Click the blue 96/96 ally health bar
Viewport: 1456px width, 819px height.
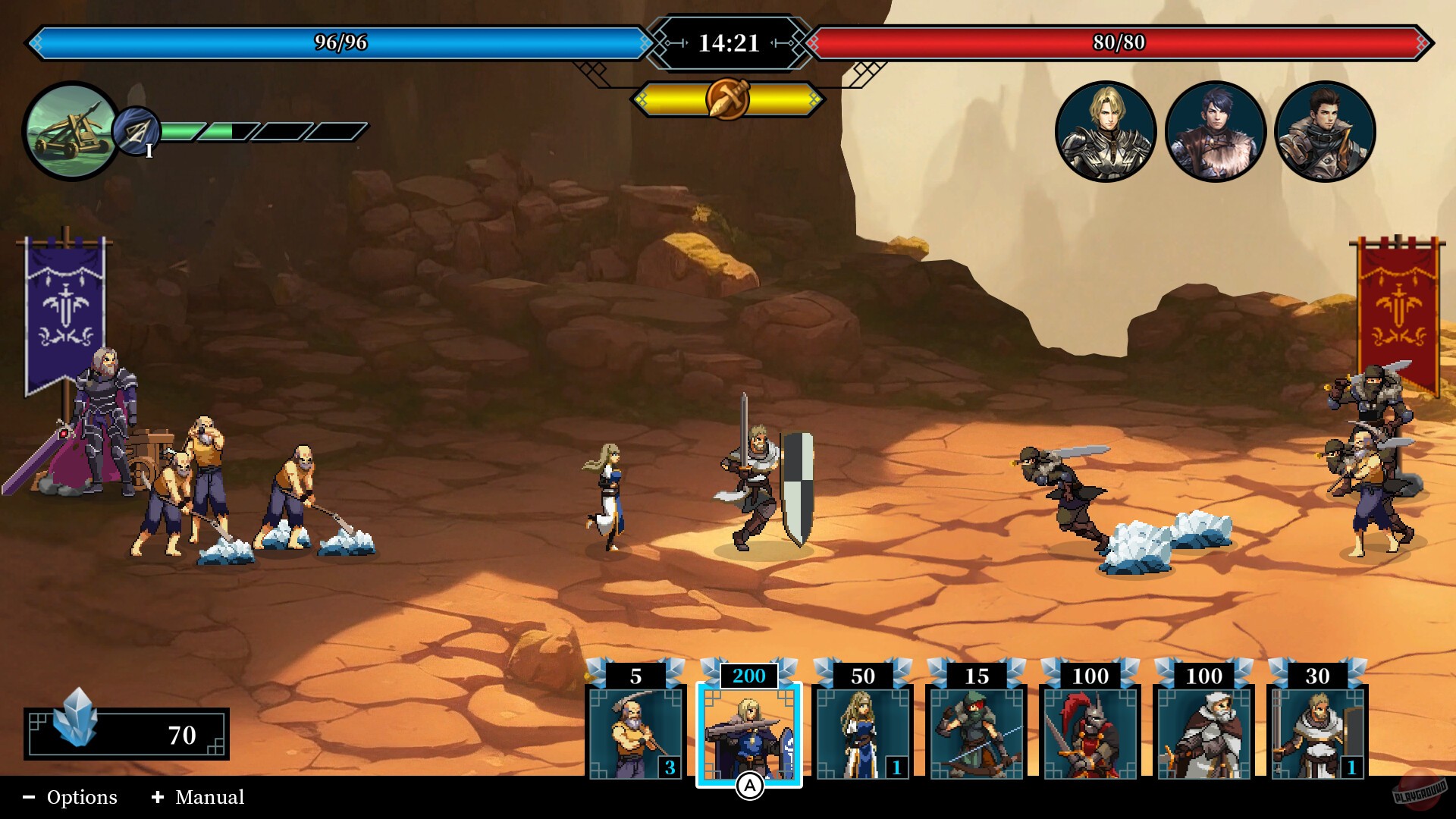(341, 43)
